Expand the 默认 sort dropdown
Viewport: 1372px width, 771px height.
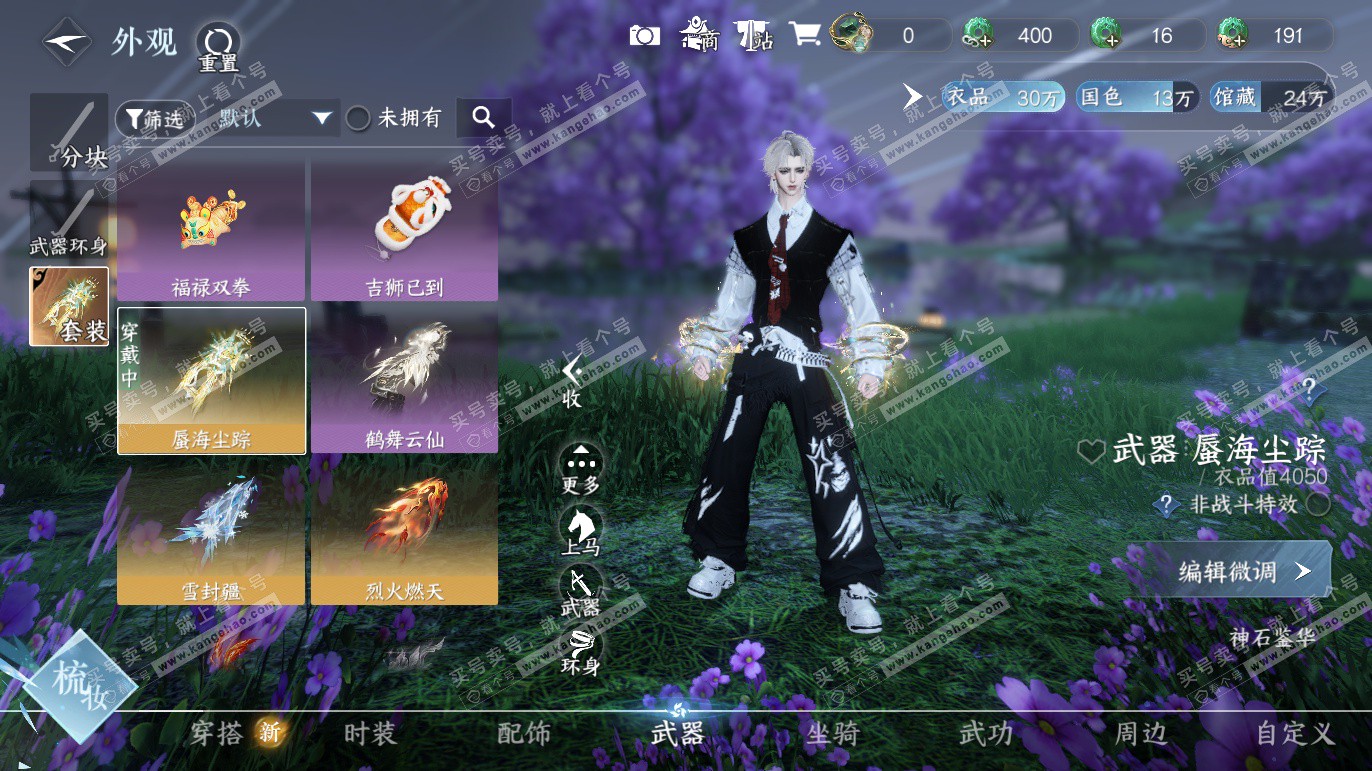click(274, 118)
